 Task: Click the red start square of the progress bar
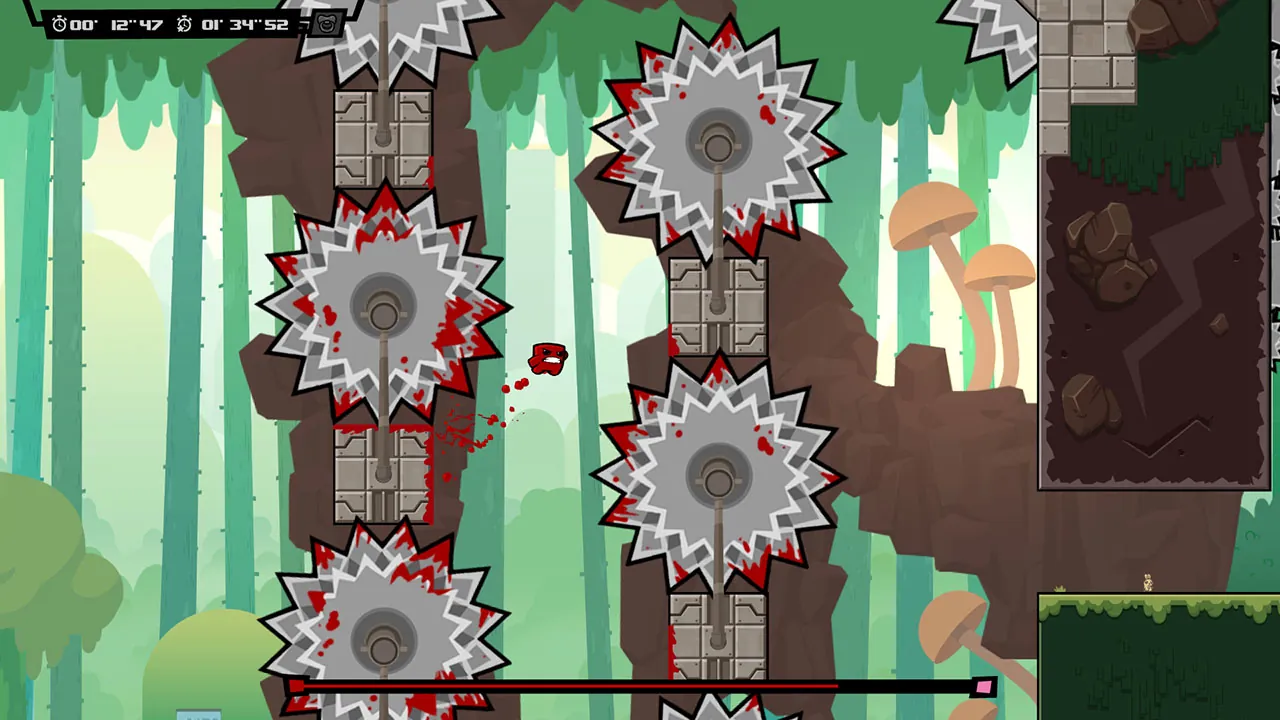point(298,684)
